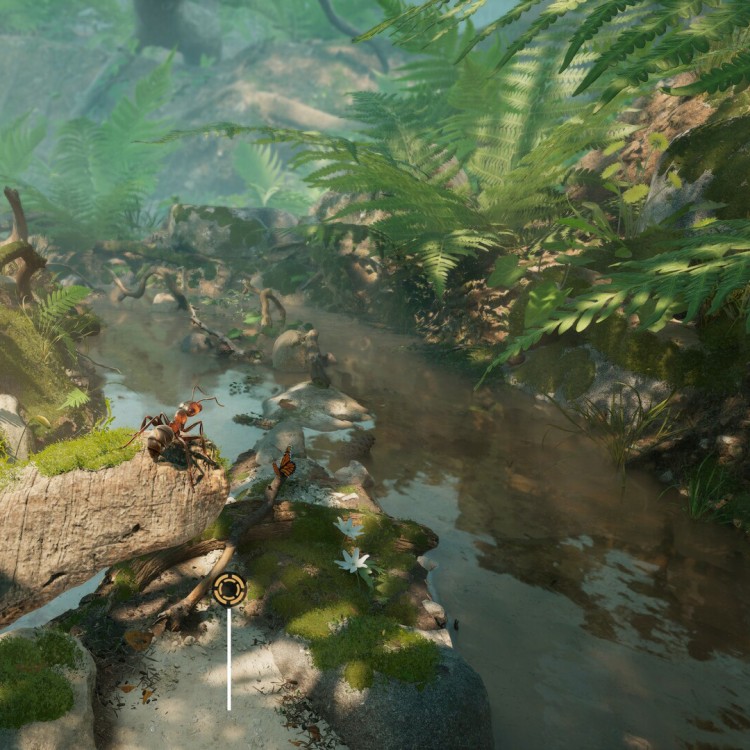The width and height of the screenshot is (750, 750).
Task: Select the circular objective waypoint marker
Action: 229,589
